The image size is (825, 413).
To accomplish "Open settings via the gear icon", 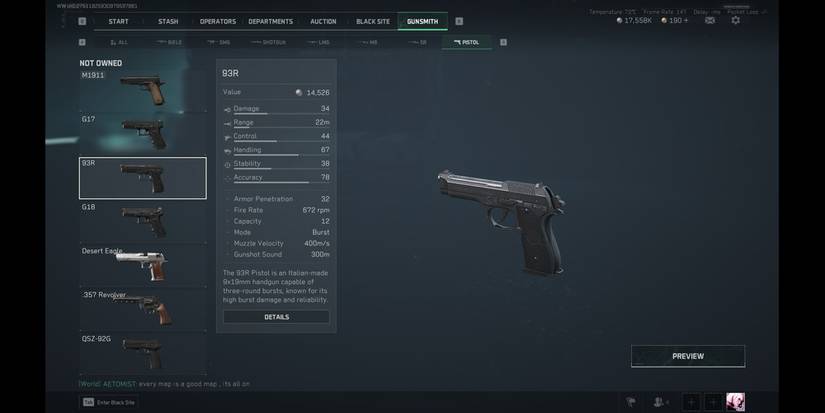I will pyautogui.click(x=736, y=20).
